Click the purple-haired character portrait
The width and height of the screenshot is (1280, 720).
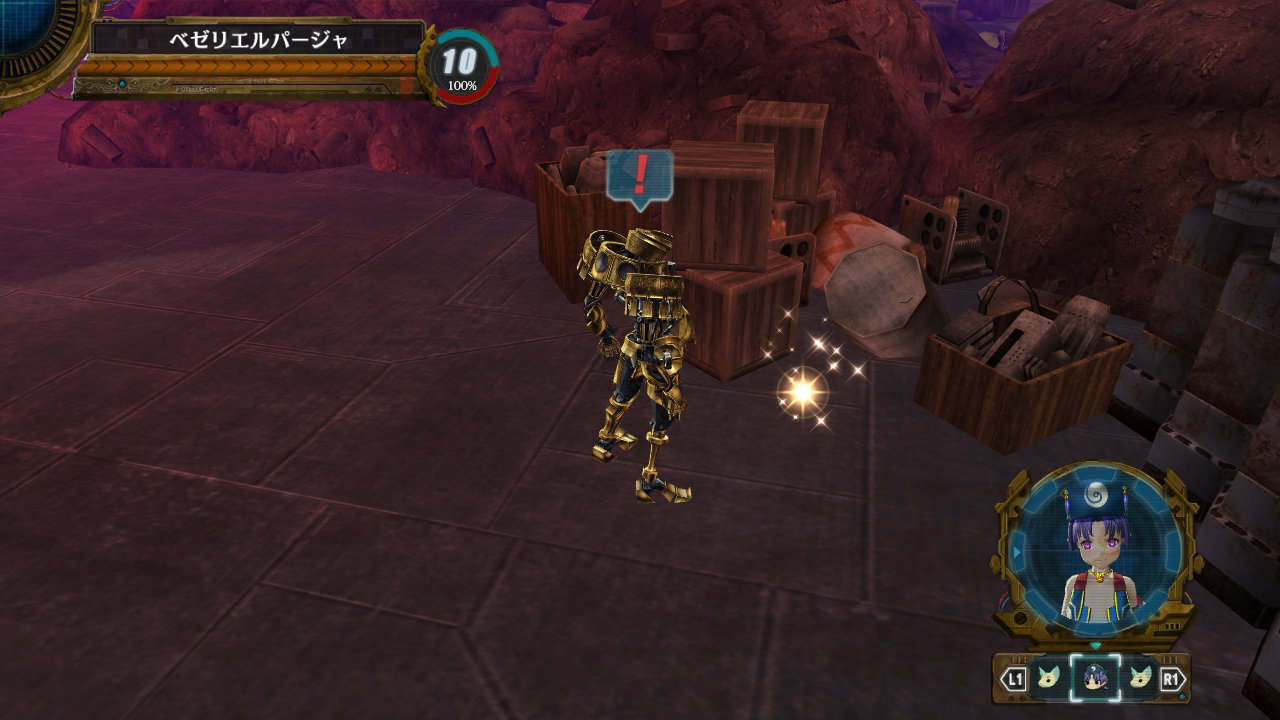pos(1096,554)
